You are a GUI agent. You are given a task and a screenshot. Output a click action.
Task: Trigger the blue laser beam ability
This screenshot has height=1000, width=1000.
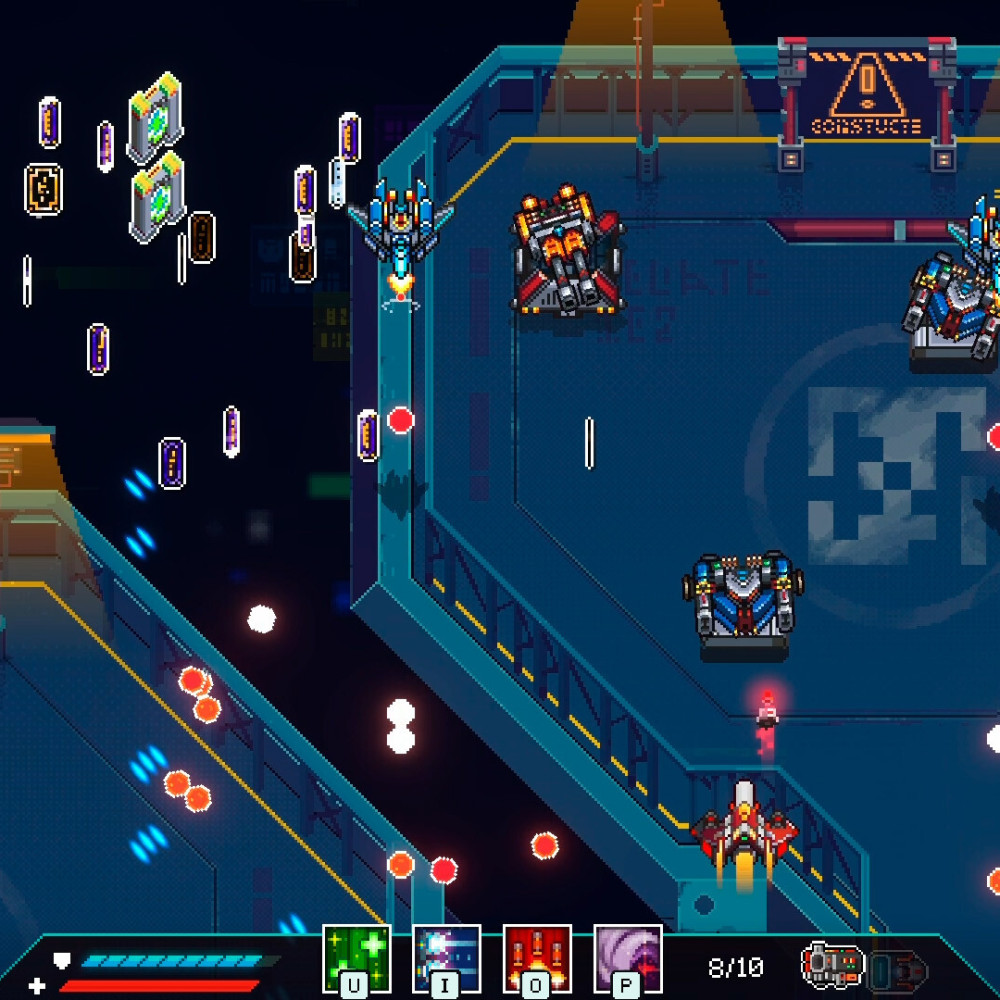(x=446, y=958)
